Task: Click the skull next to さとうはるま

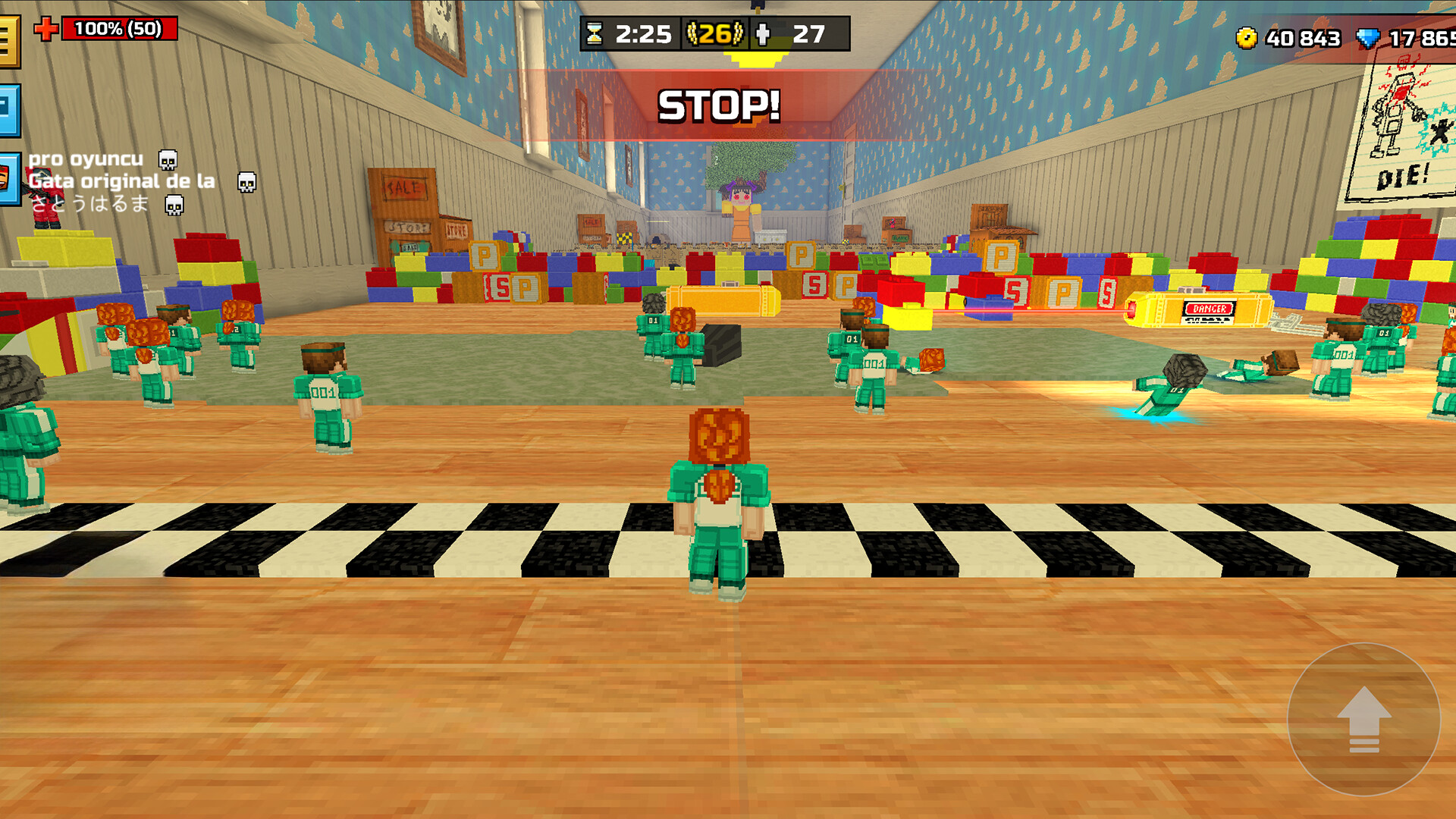Action: (176, 205)
